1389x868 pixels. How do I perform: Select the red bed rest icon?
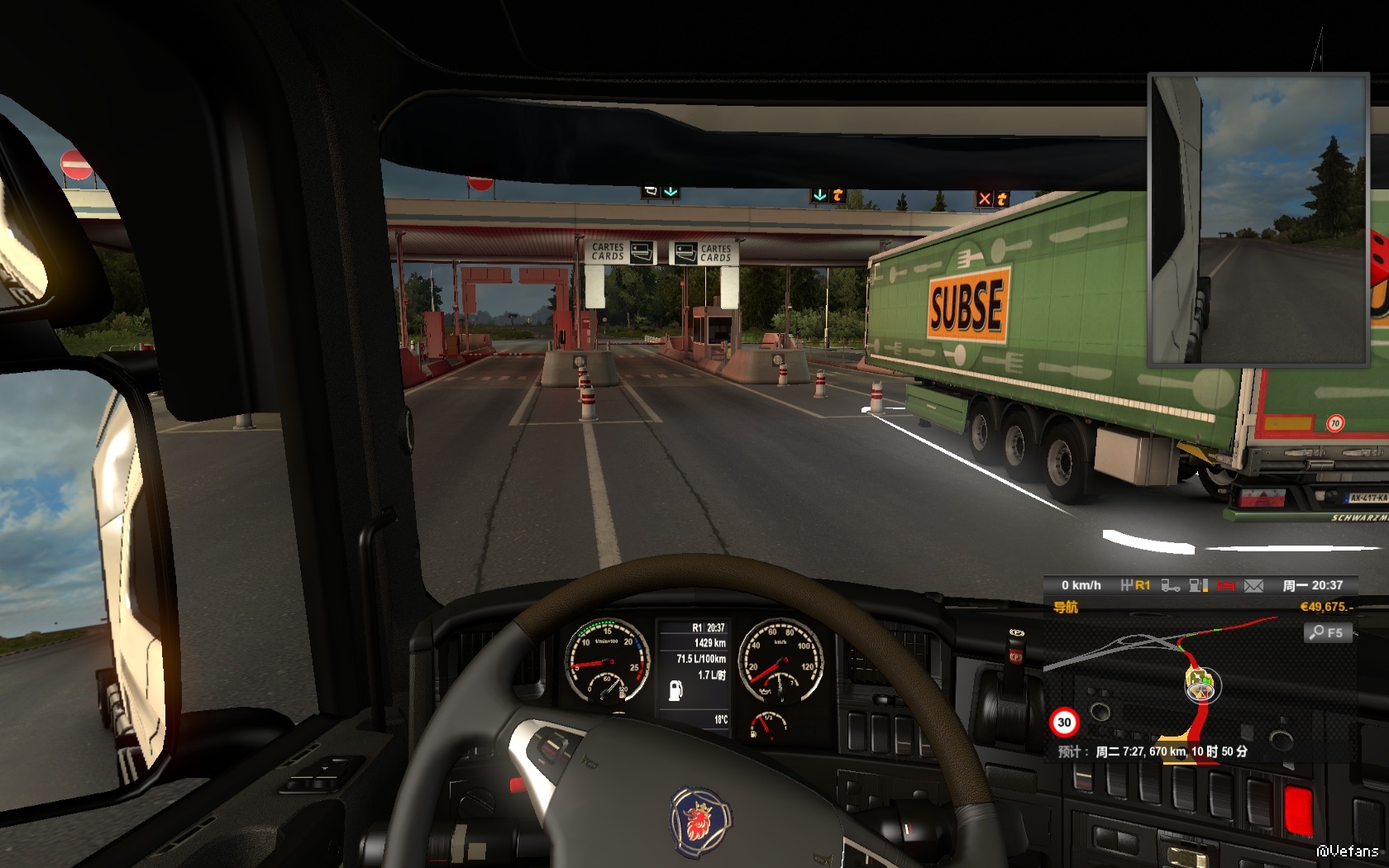click(x=1225, y=586)
